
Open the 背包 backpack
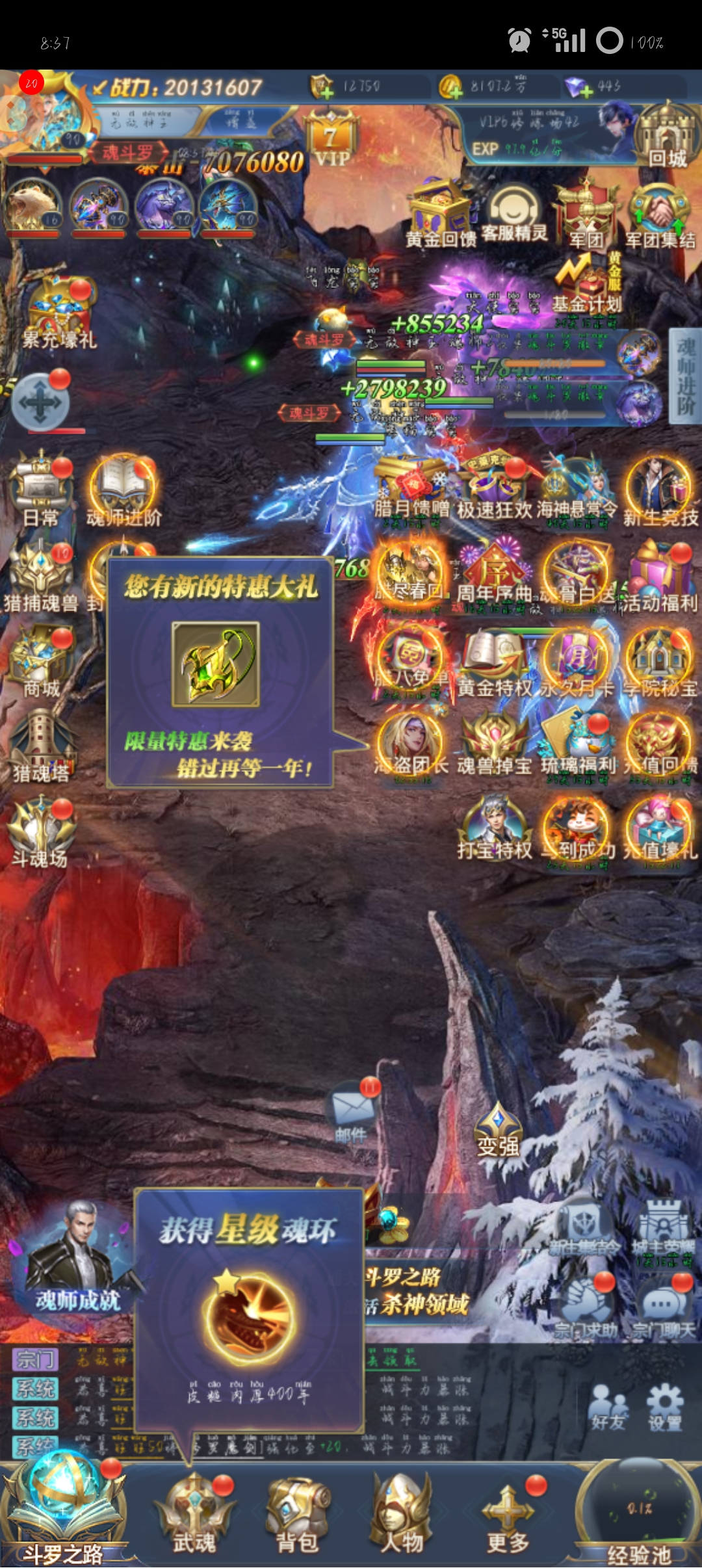pyautogui.click(x=298, y=1515)
